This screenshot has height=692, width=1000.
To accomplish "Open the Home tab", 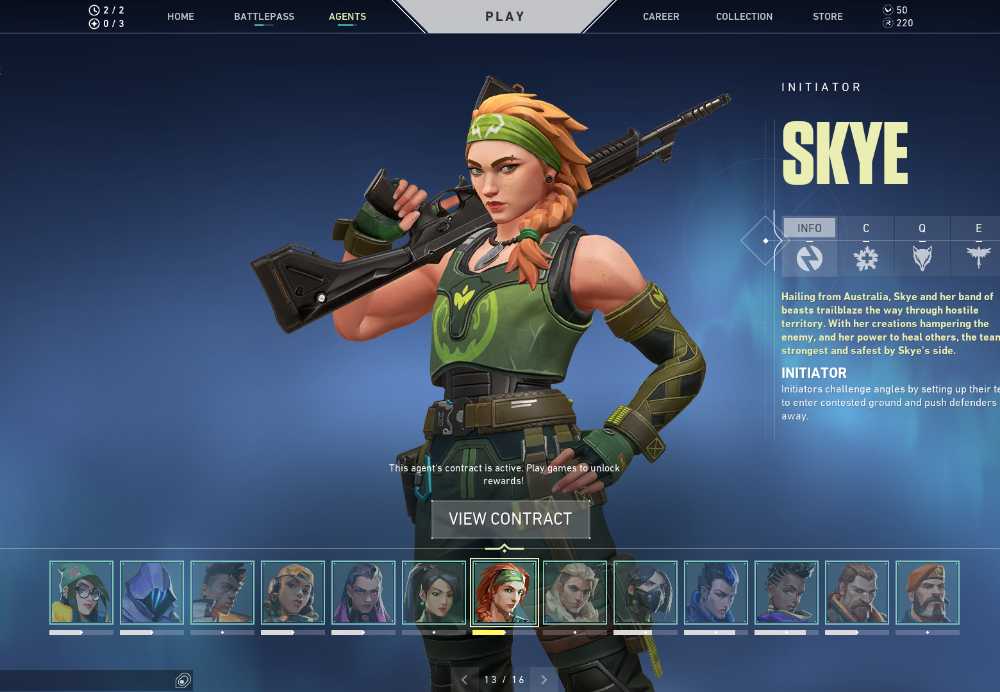I will [181, 17].
